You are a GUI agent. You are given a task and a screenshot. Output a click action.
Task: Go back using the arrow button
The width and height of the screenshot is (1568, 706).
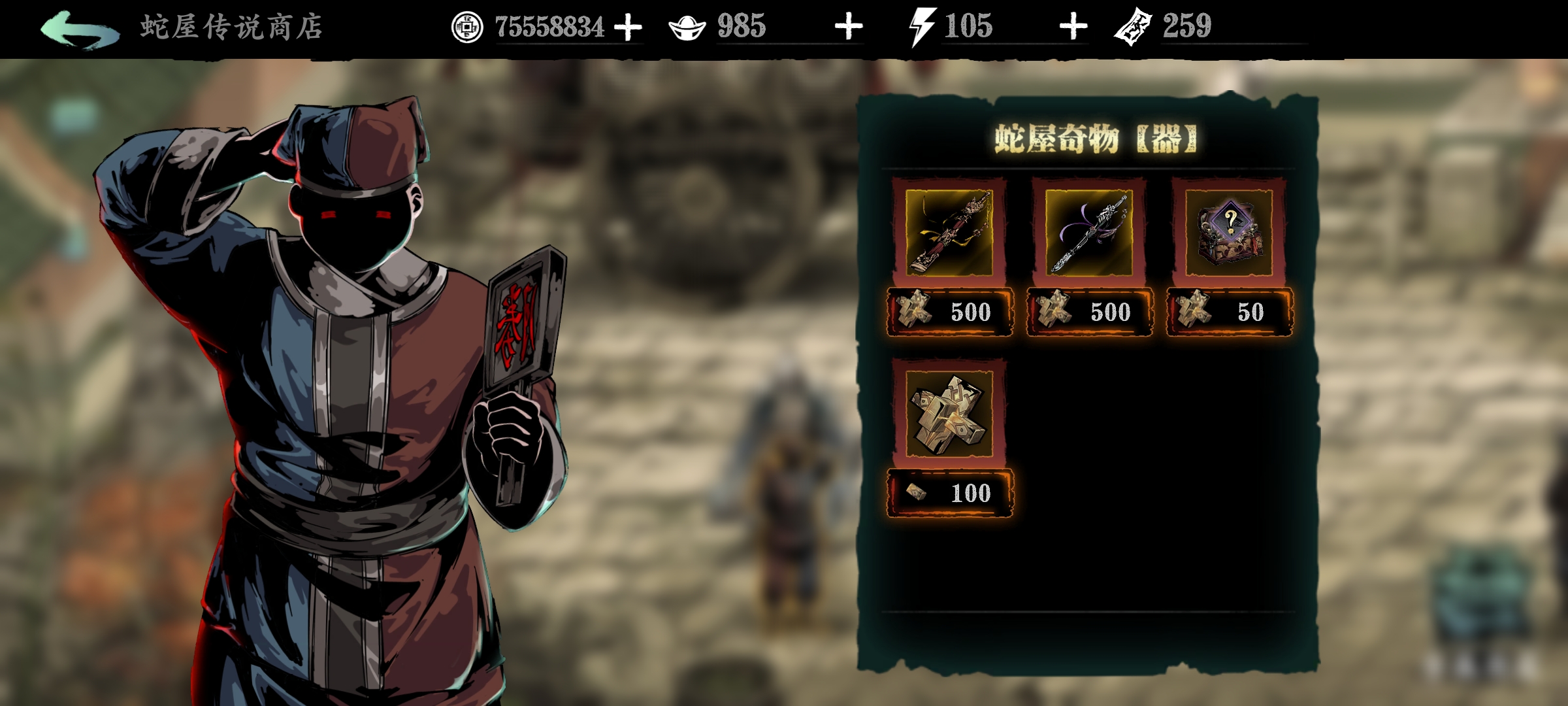coord(80,29)
